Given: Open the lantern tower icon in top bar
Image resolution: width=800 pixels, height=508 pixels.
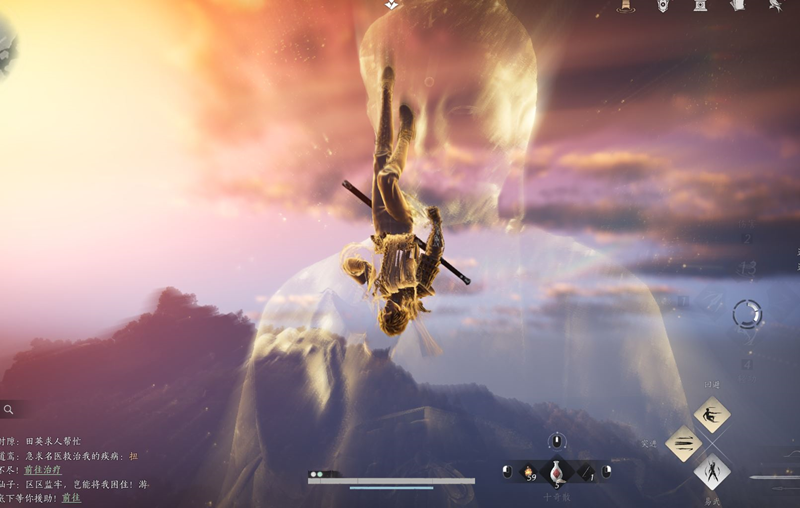Looking at the screenshot, I should pyautogui.click(x=626, y=6).
